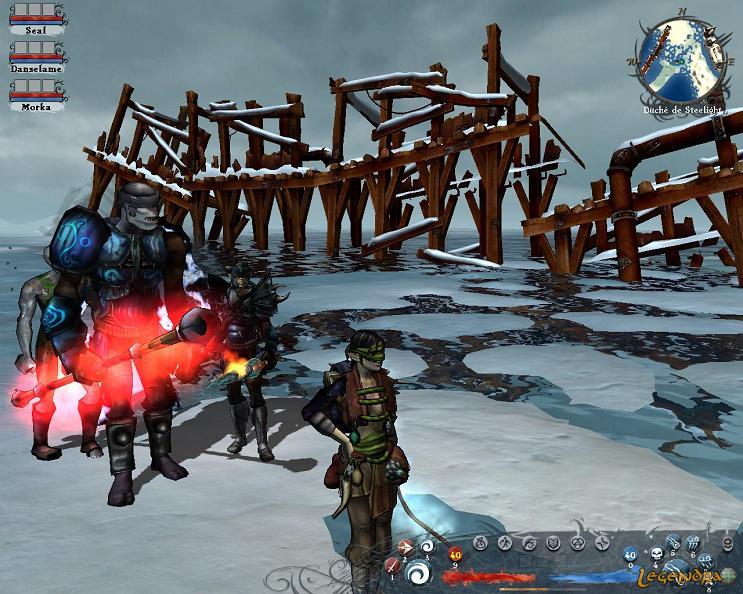Use the arrow skill in slot 2
The width and height of the screenshot is (743, 594).
coord(406,547)
